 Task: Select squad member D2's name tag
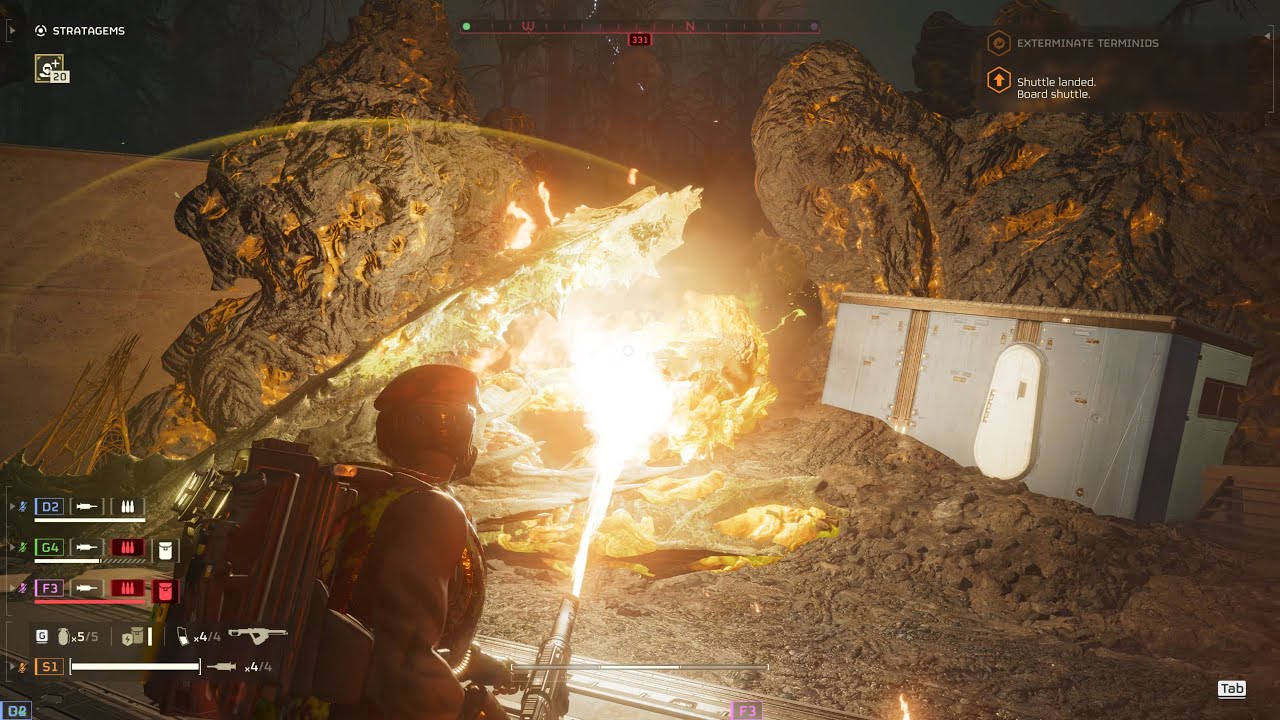pos(49,507)
